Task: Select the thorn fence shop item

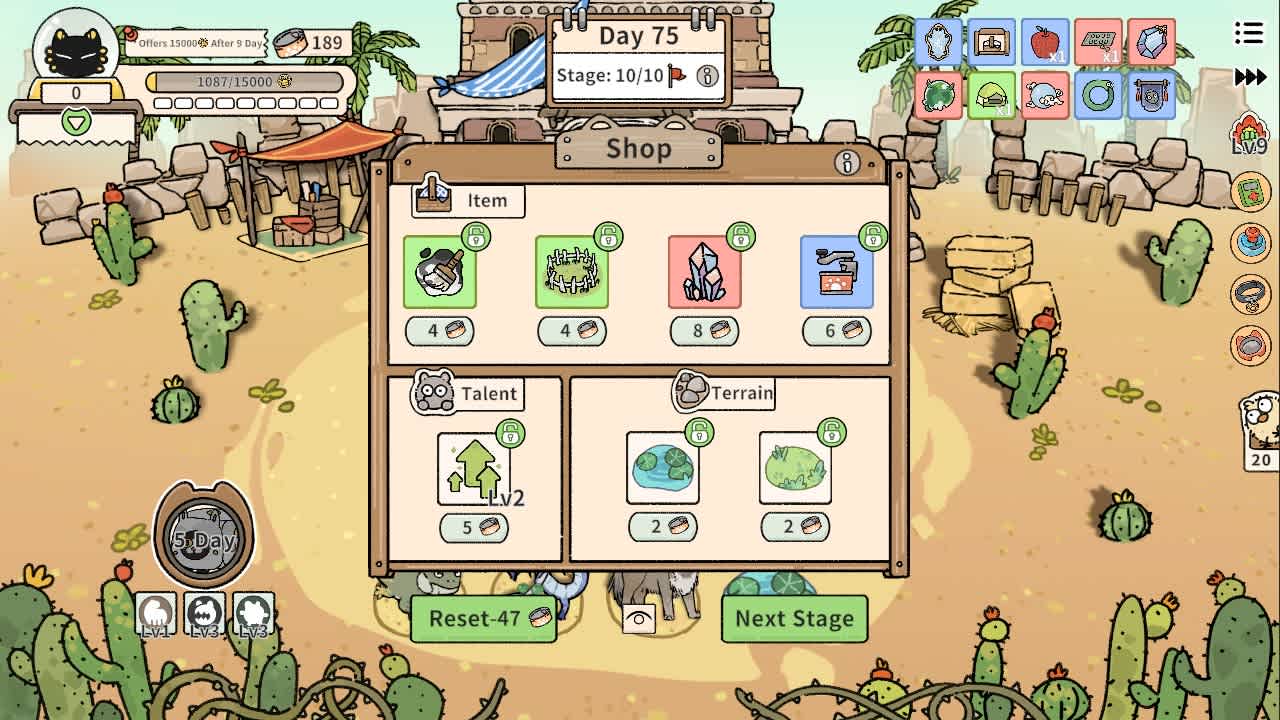Action: tap(571, 270)
